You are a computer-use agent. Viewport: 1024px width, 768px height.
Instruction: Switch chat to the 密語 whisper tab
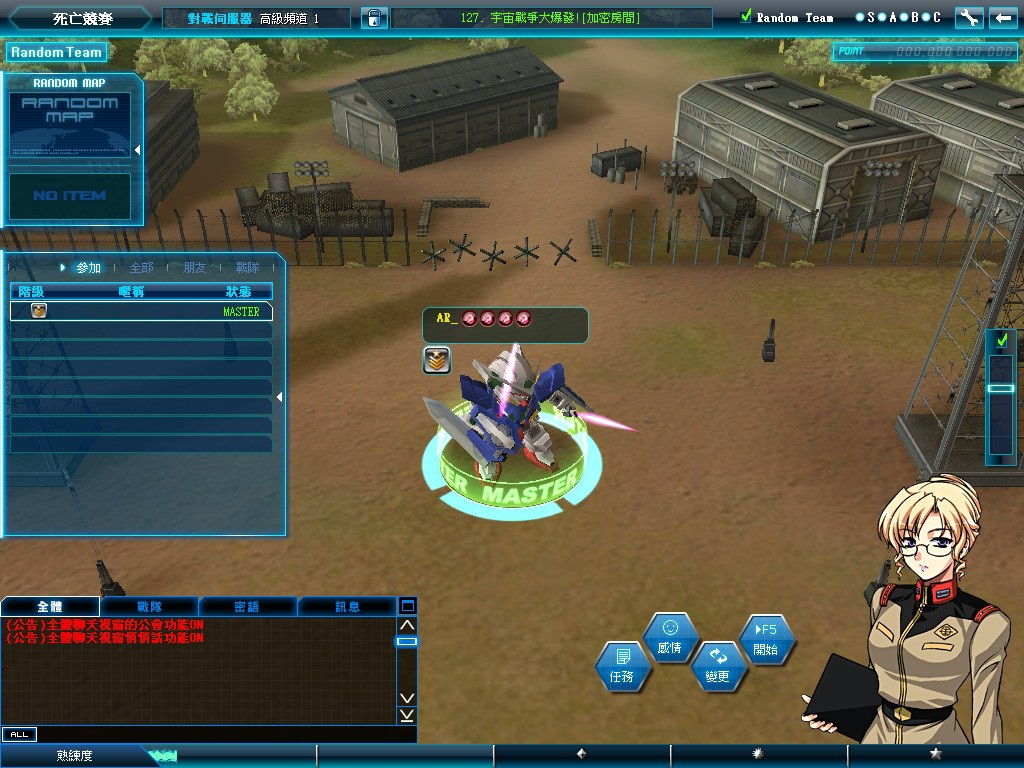(247, 606)
